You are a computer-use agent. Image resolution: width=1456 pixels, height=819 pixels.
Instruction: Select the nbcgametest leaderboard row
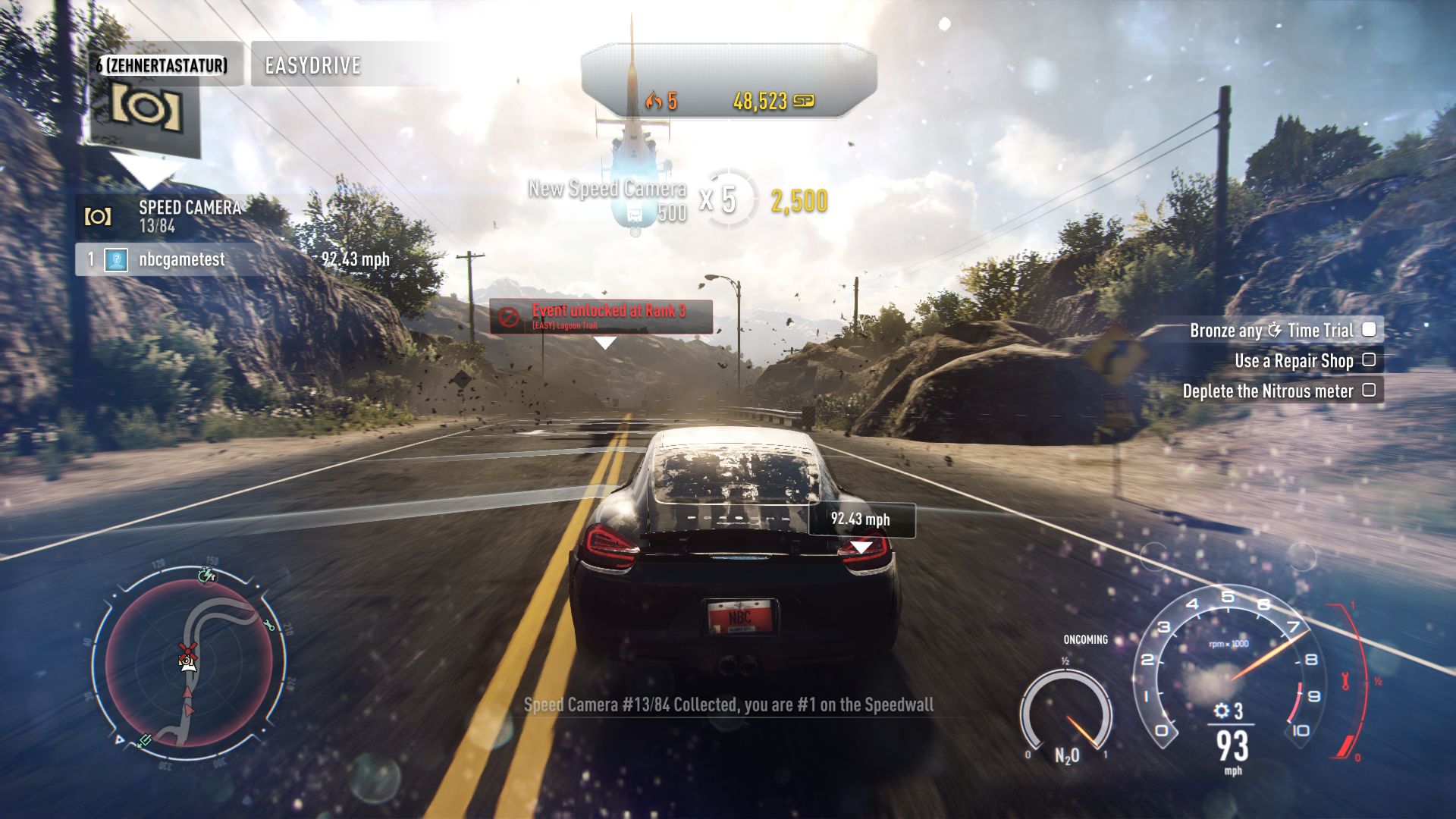click(x=182, y=259)
